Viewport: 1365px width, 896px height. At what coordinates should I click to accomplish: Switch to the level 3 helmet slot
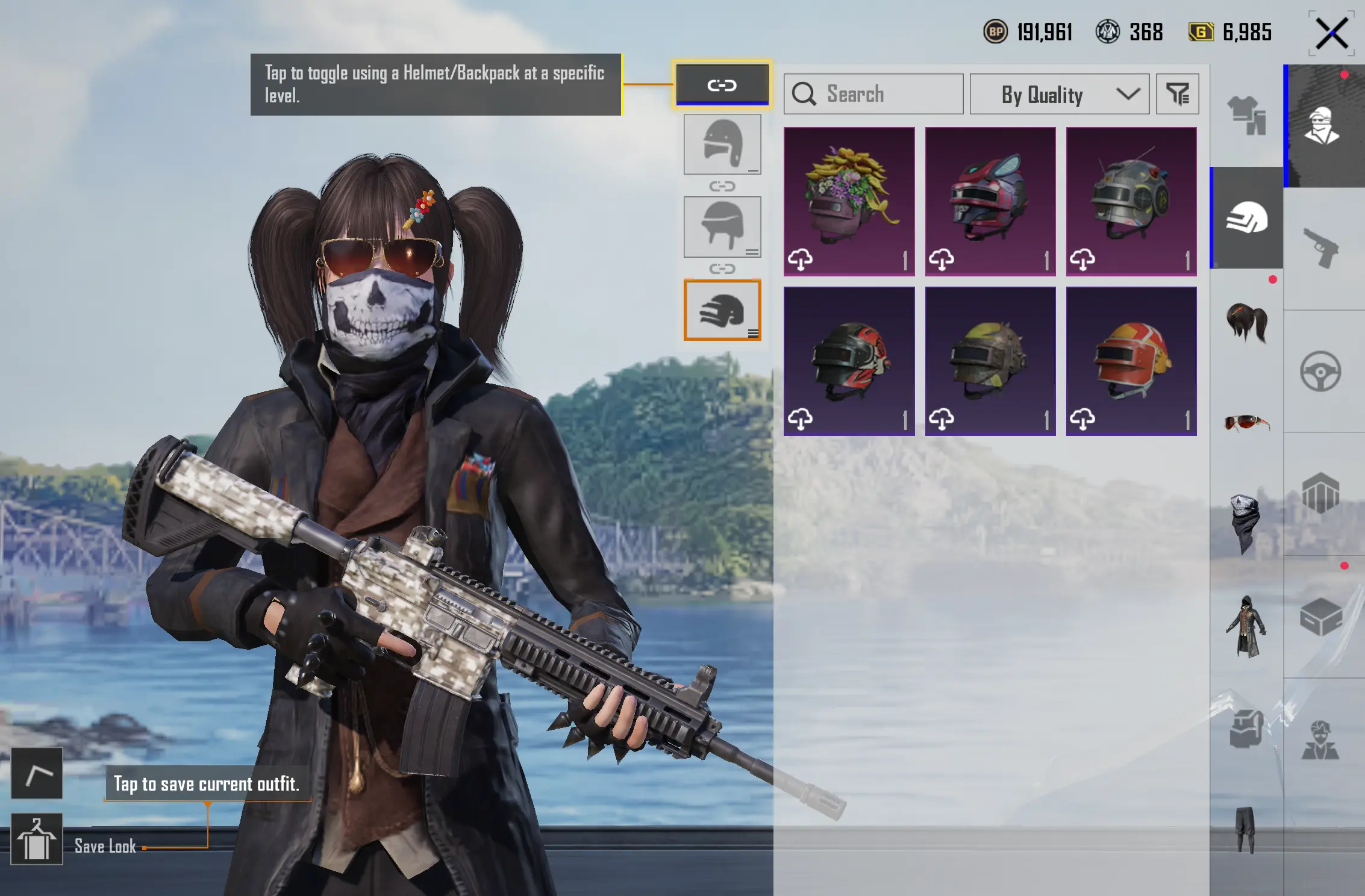pyautogui.click(x=722, y=310)
